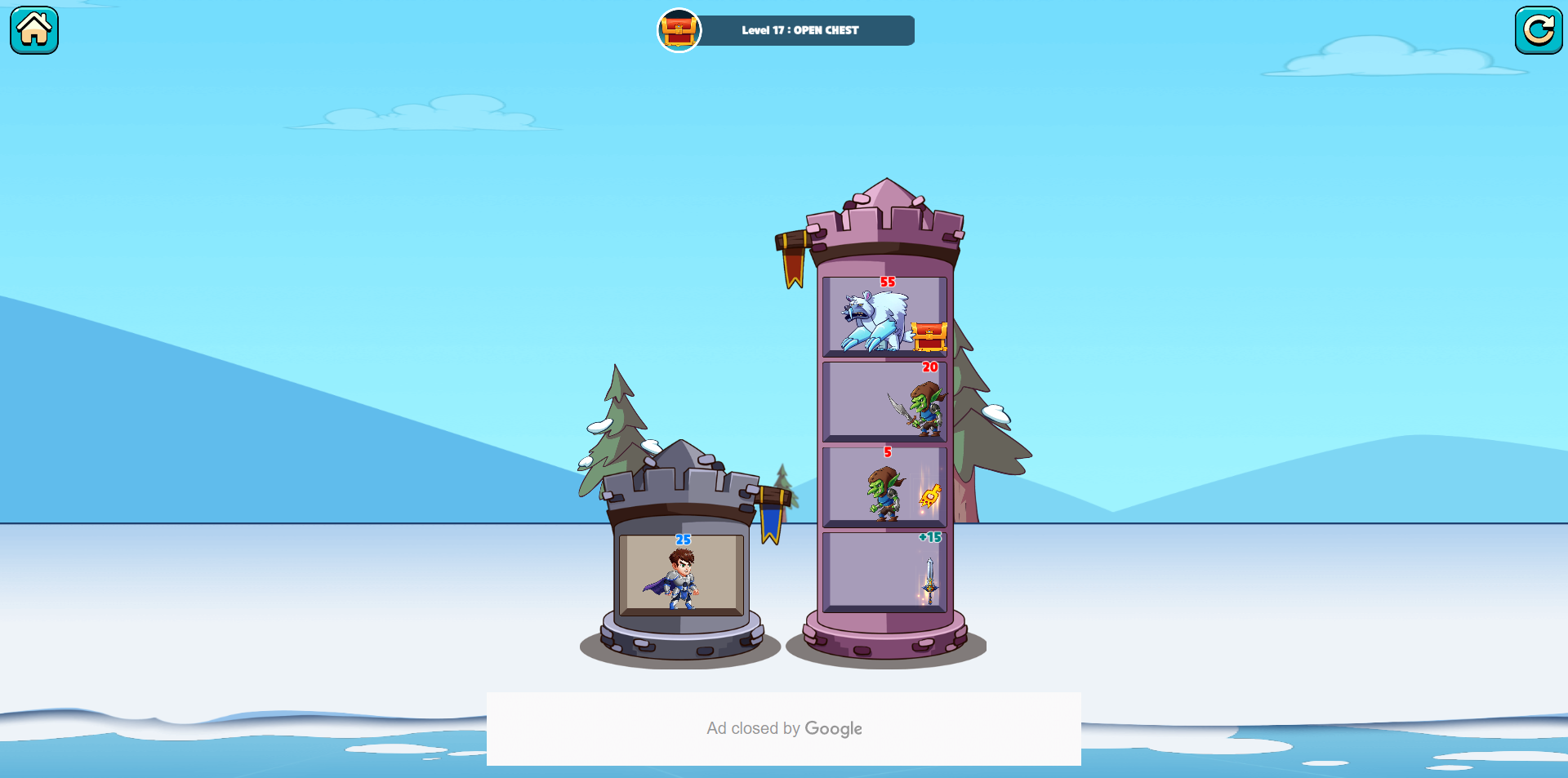Click the purple enemy tower base
Image resolution: width=1568 pixels, height=778 pixels.
point(884,645)
